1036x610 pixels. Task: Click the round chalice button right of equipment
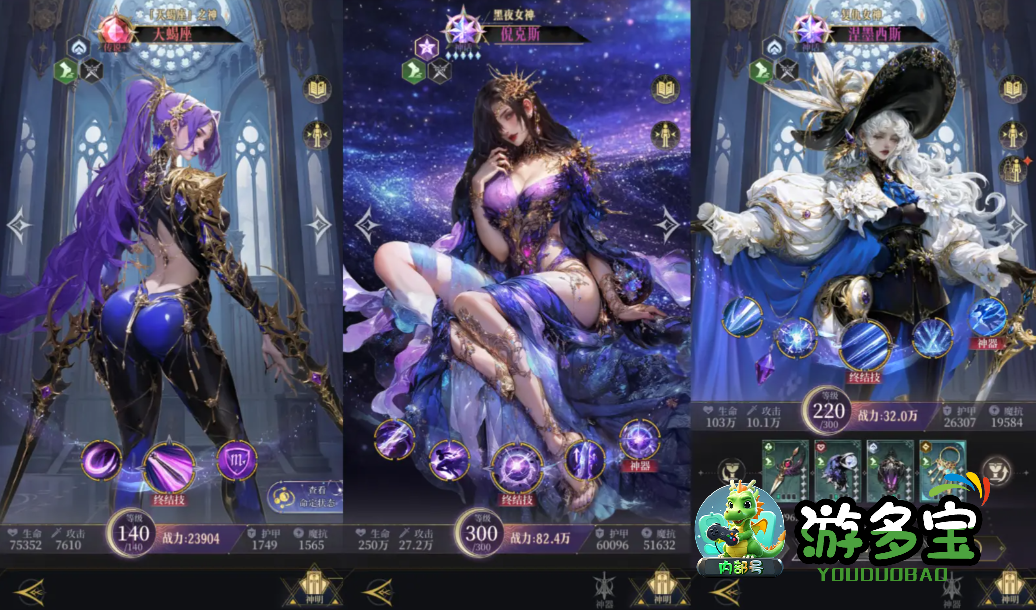(x=996, y=469)
